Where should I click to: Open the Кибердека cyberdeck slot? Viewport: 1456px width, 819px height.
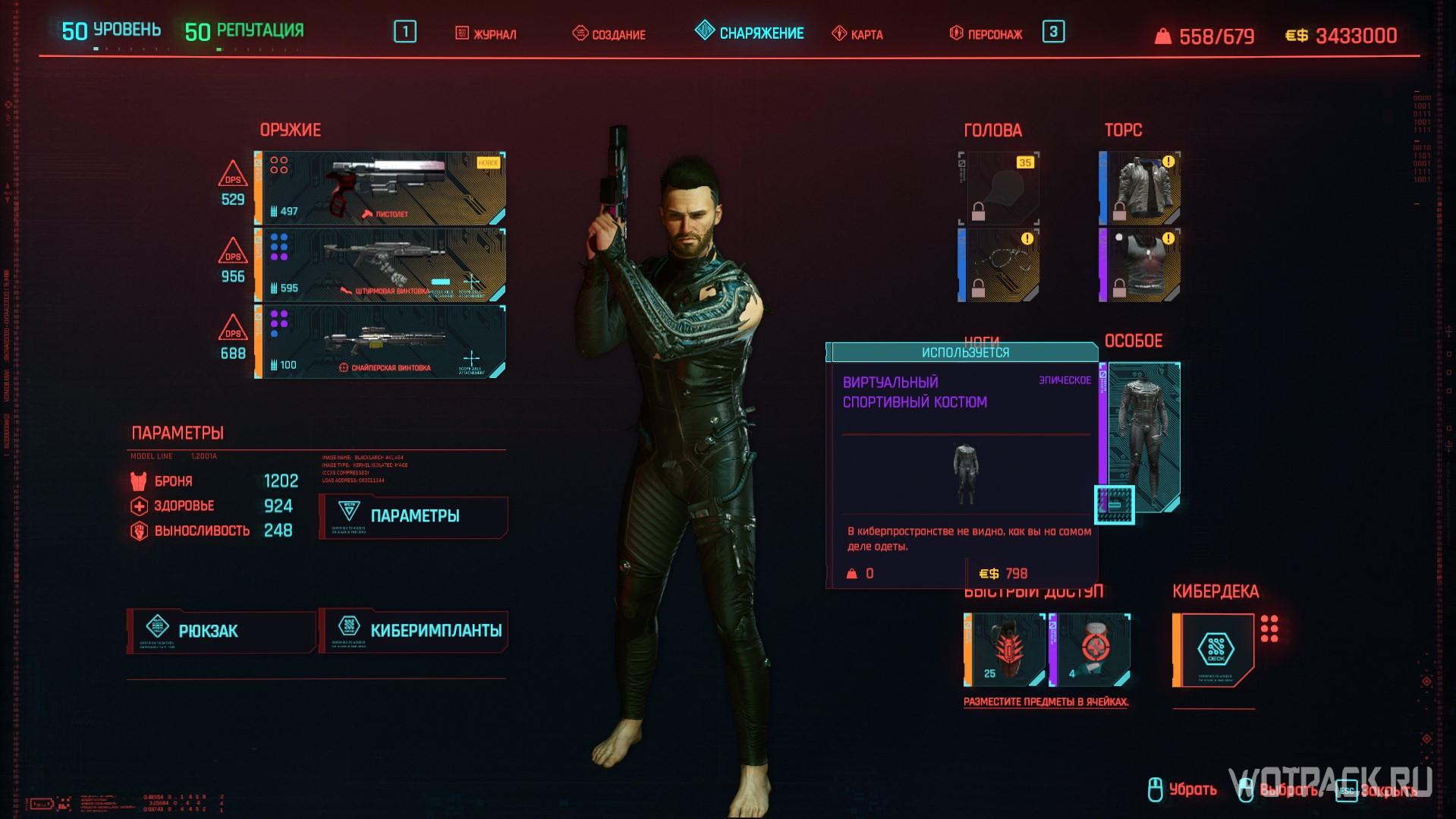pos(1214,650)
